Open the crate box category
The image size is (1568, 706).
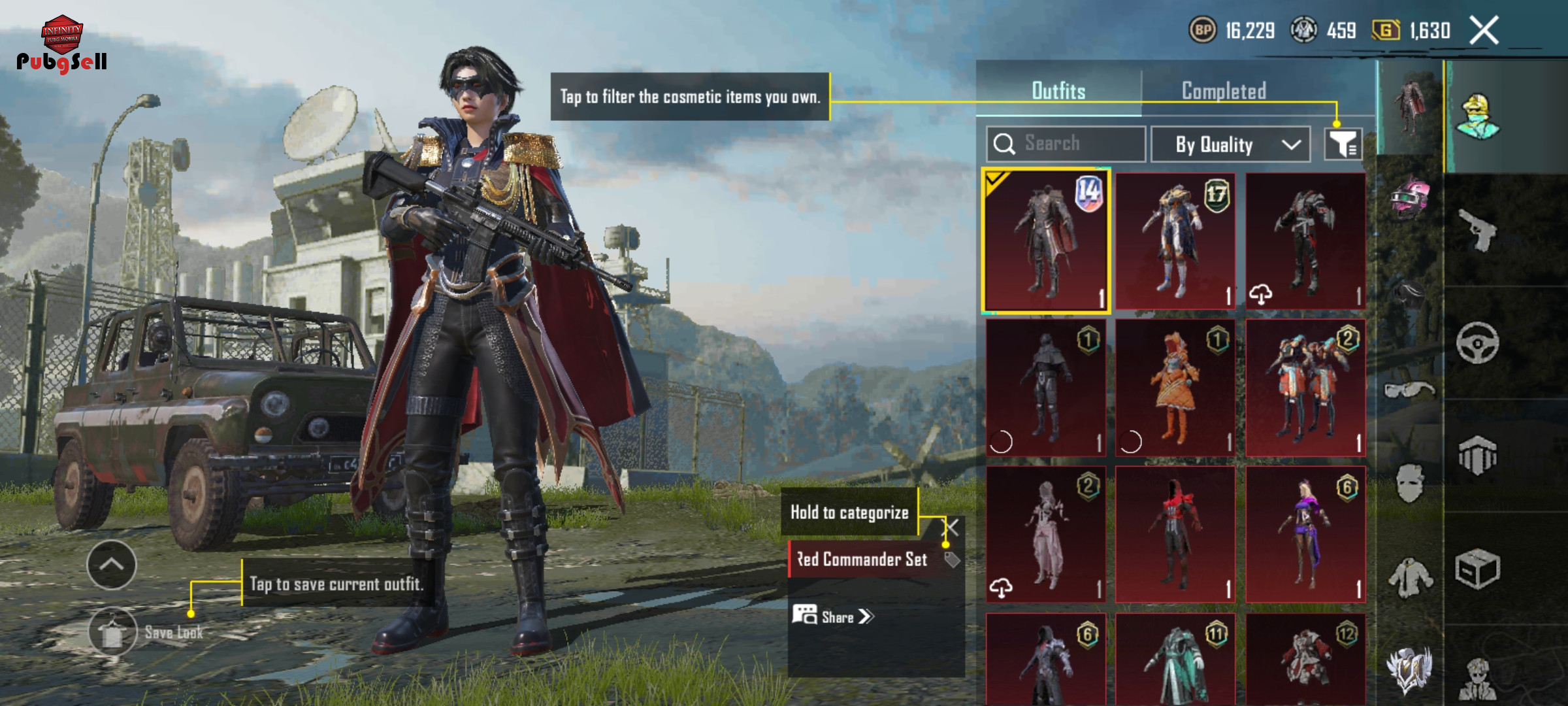[1477, 569]
